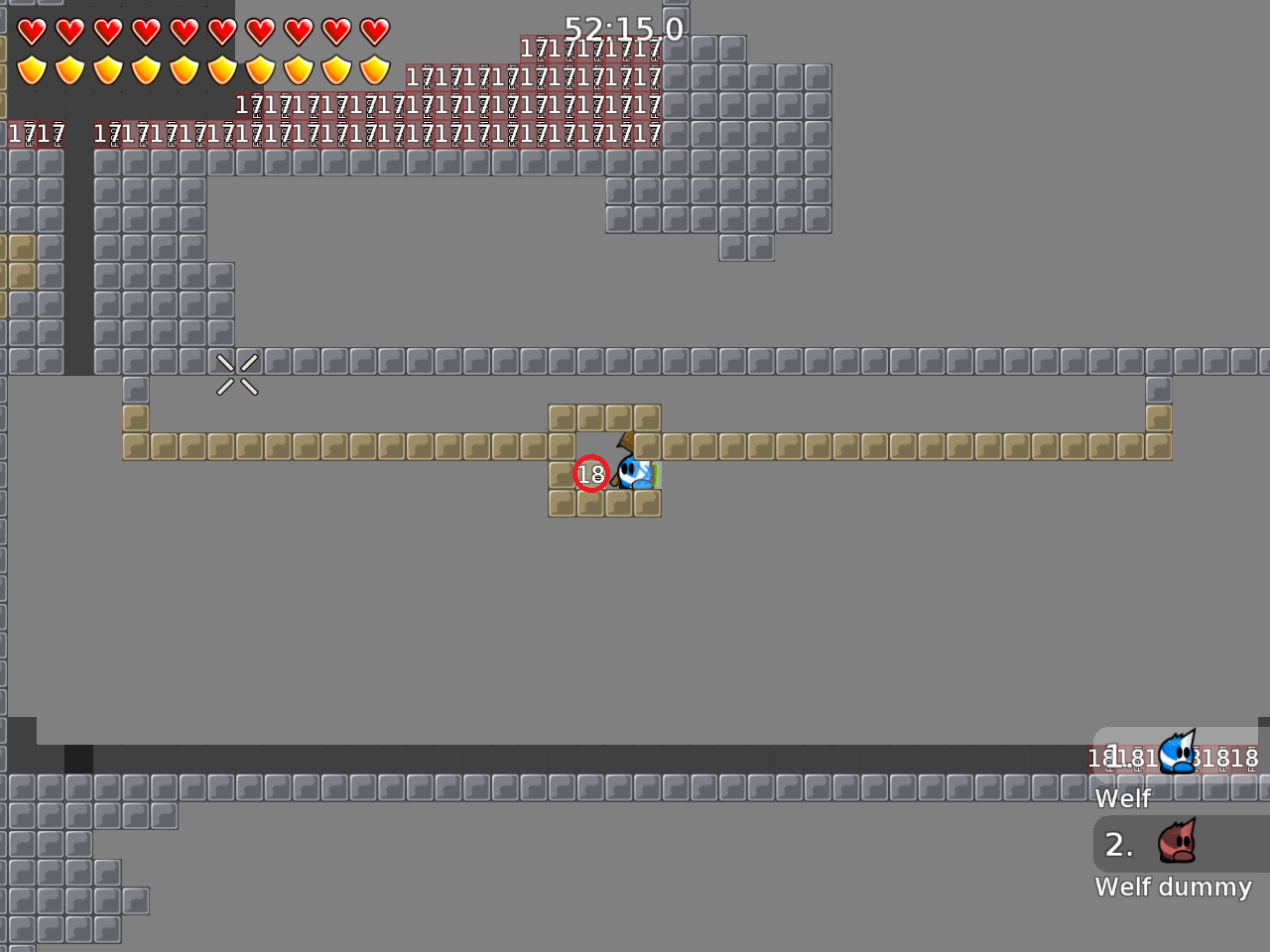Click the rank 2. label in the scoreboard

[x=1118, y=844]
